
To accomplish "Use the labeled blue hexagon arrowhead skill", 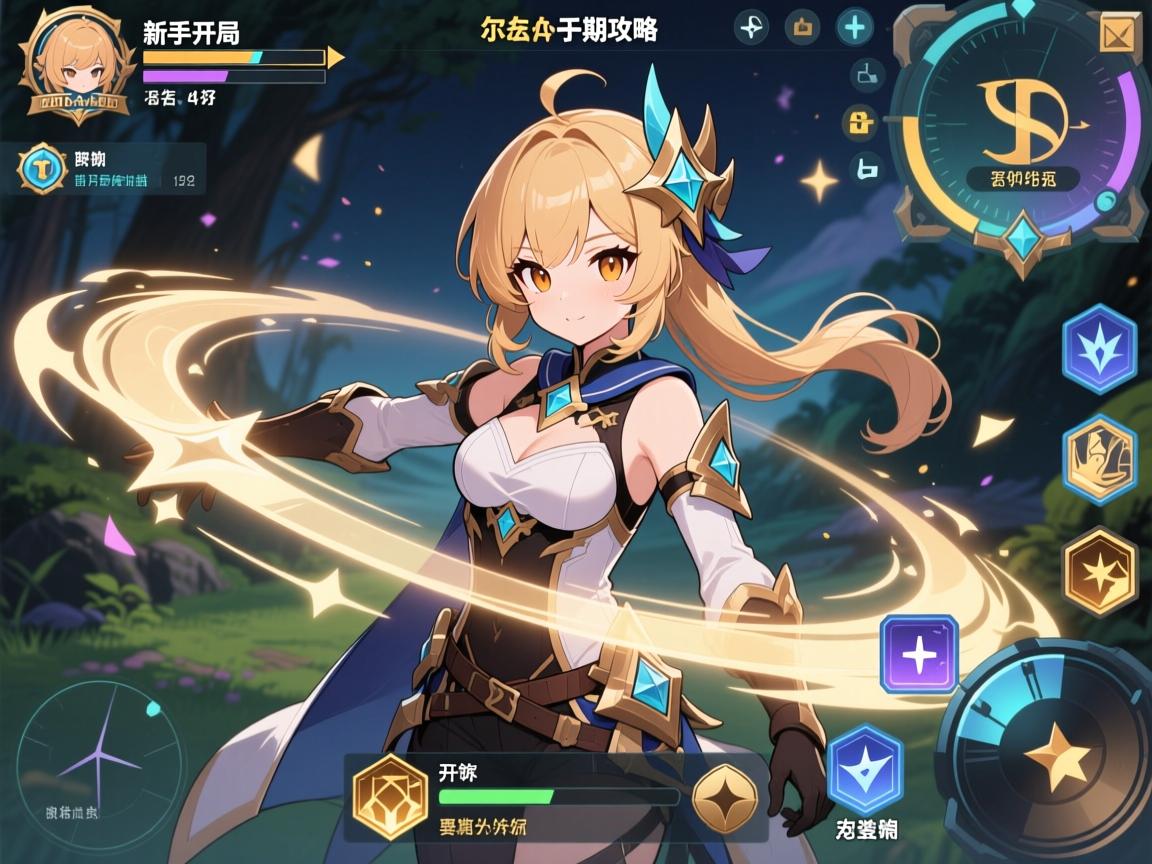I will [865, 768].
